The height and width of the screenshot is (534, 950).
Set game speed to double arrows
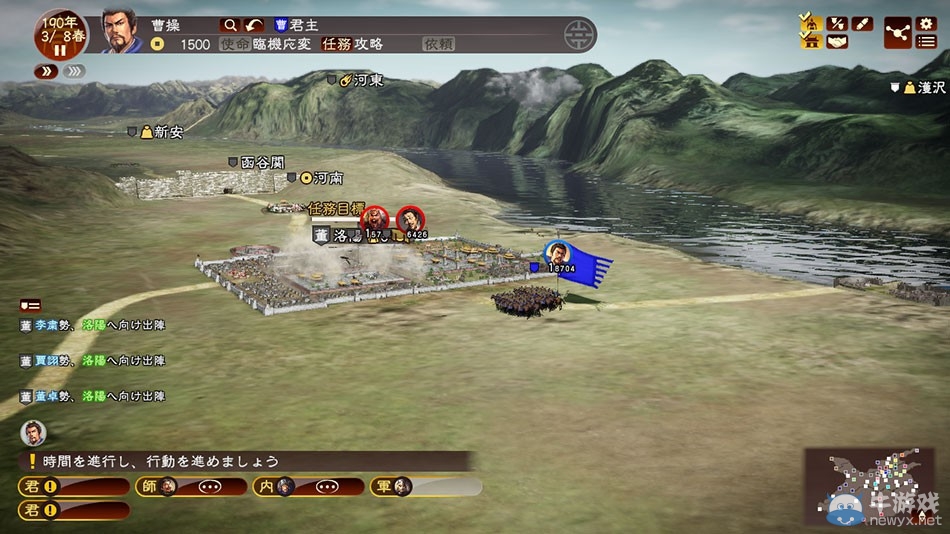pyautogui.click(x=46, y=71)
